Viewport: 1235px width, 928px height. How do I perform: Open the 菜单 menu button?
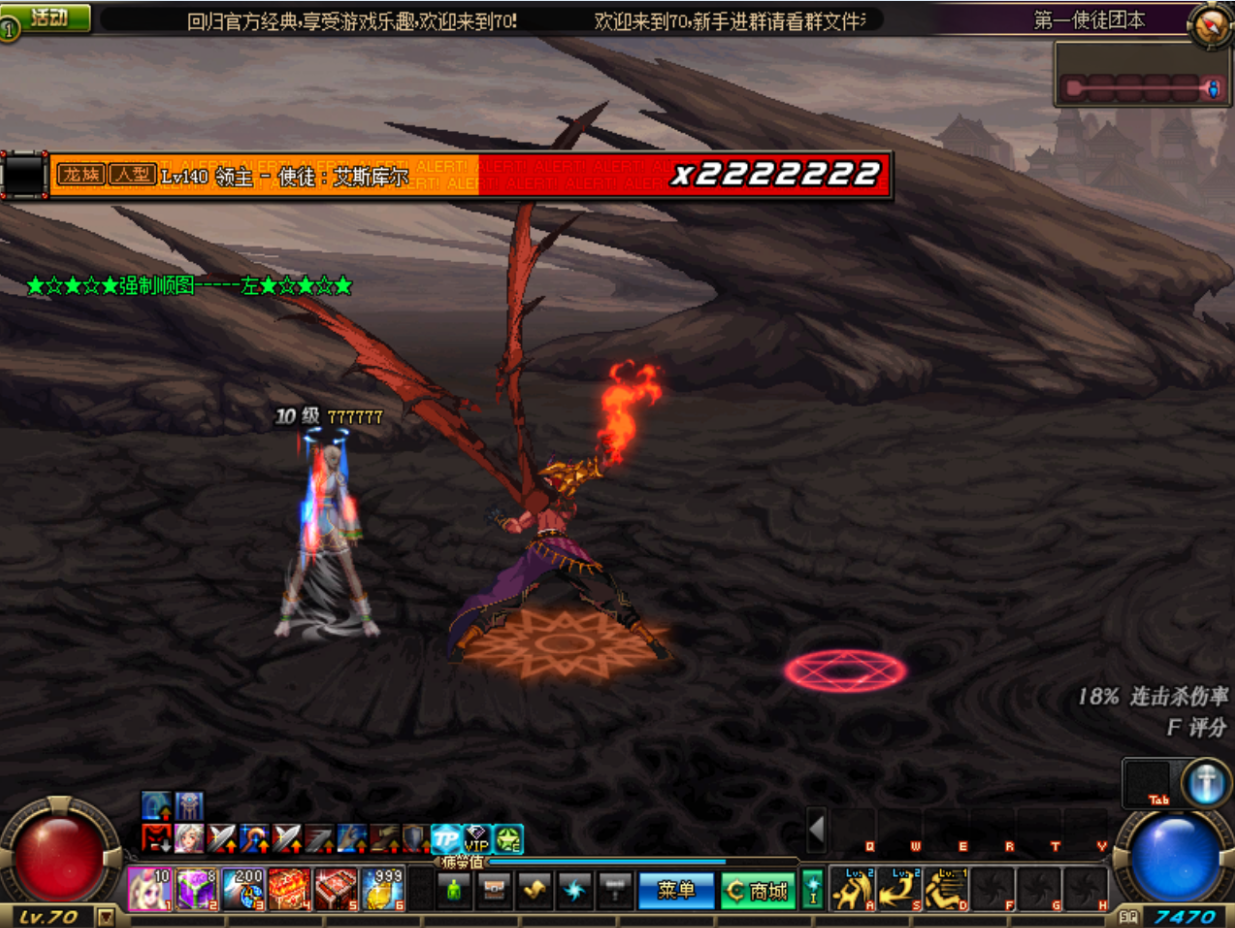point(676,890)
